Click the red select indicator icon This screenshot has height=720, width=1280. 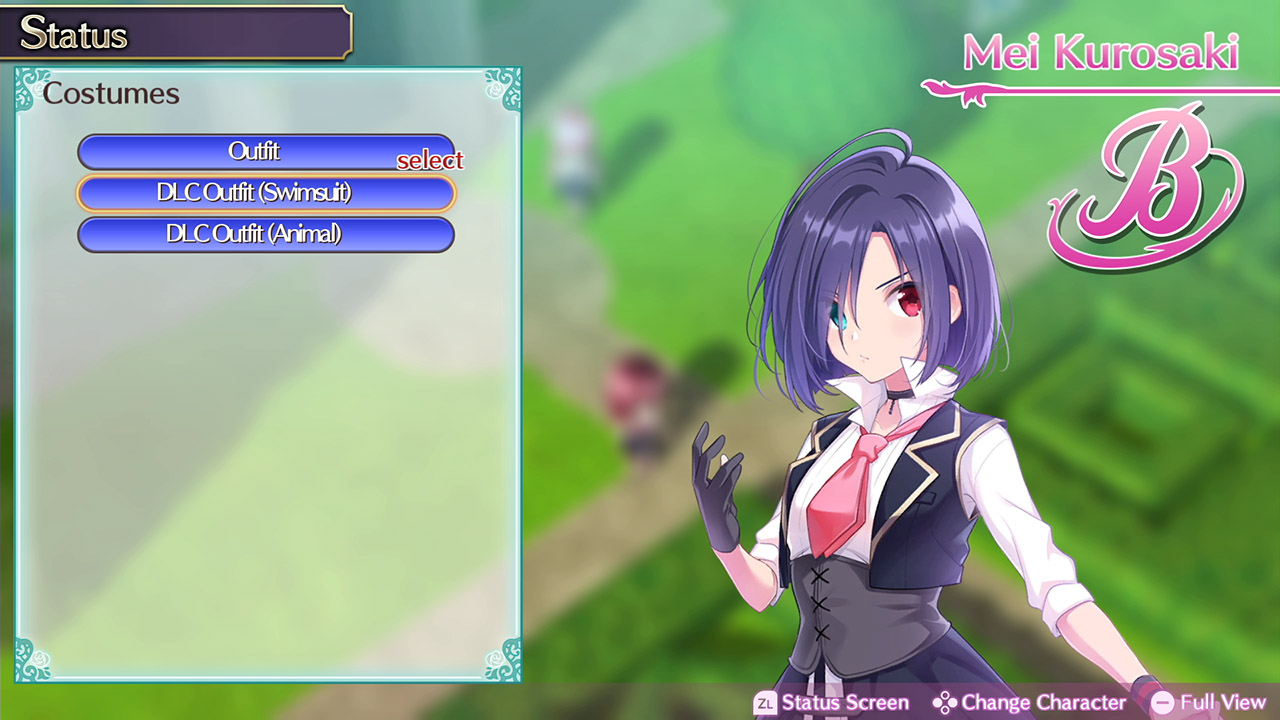tap(432, 160)
